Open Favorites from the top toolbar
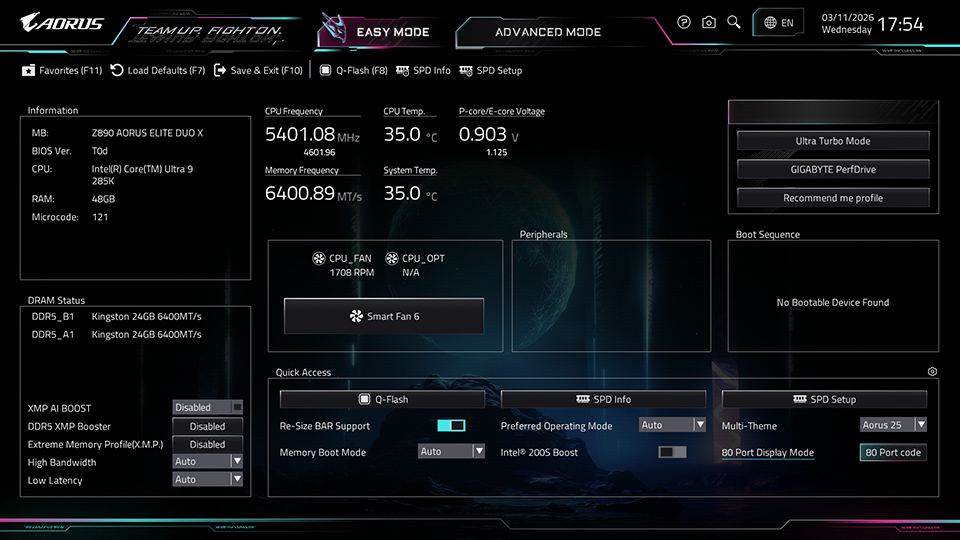The width and height of the screenshot is (960, 540). [x=62, y=71]
